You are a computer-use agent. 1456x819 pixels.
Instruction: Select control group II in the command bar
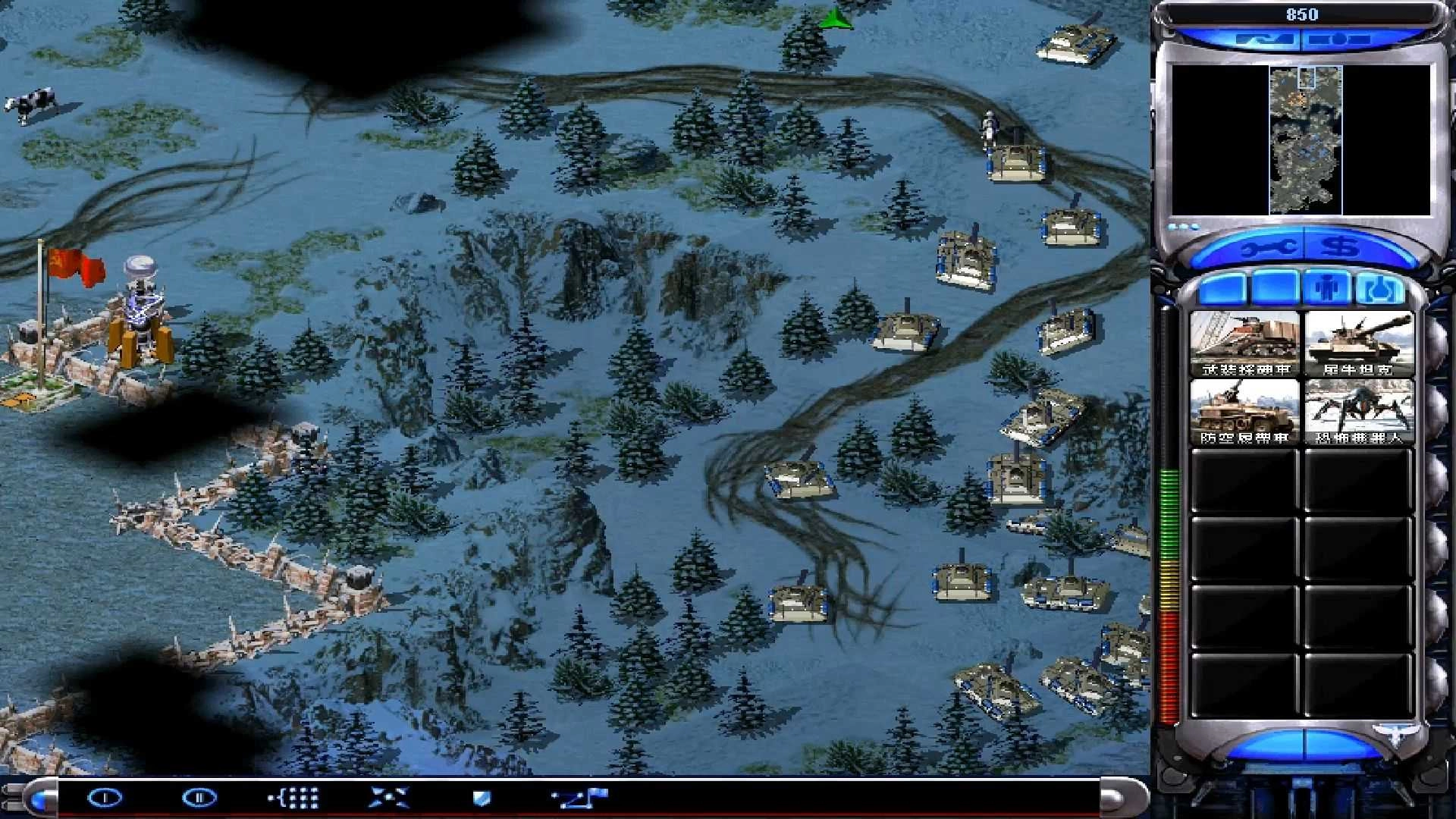199,798
